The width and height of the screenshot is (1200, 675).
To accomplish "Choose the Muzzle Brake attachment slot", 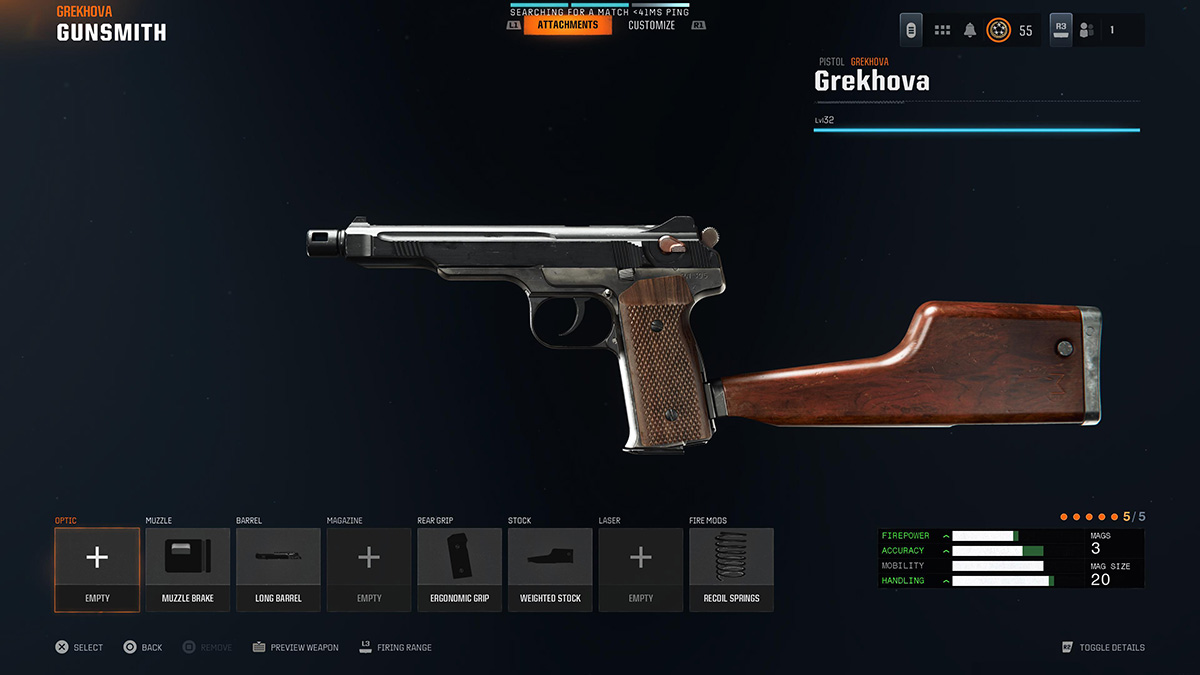I will [188, 568].
